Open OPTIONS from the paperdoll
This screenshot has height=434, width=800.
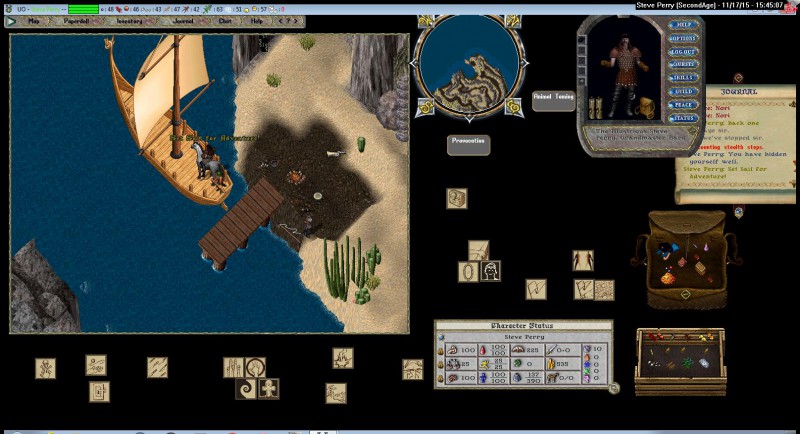tap(683, 39)
